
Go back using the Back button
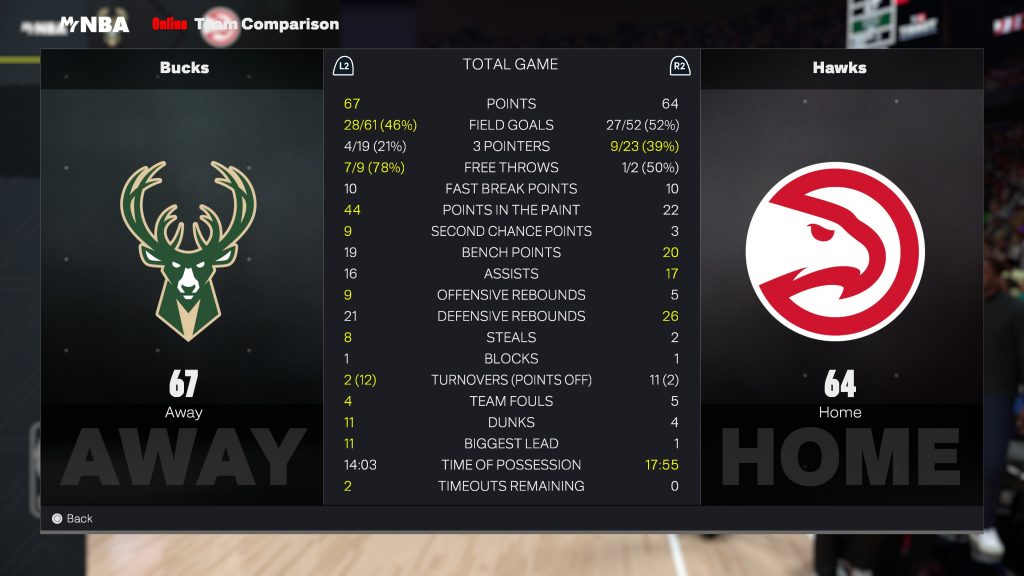coord(72,518)
